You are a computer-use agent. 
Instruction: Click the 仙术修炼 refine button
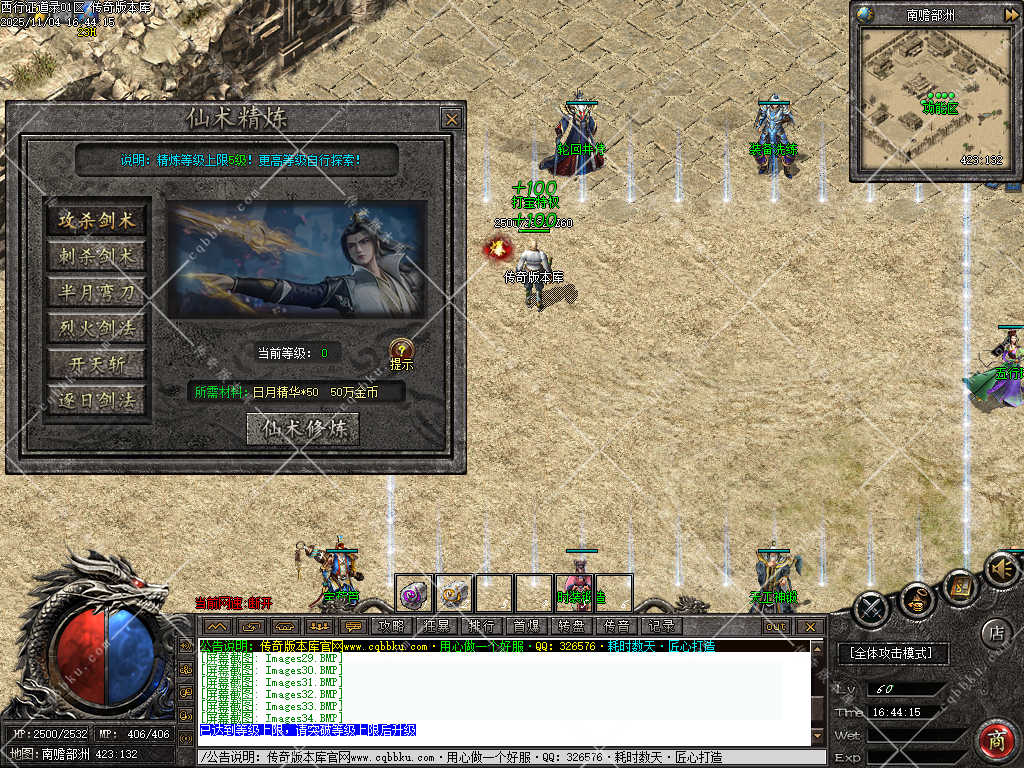(302, 428)
